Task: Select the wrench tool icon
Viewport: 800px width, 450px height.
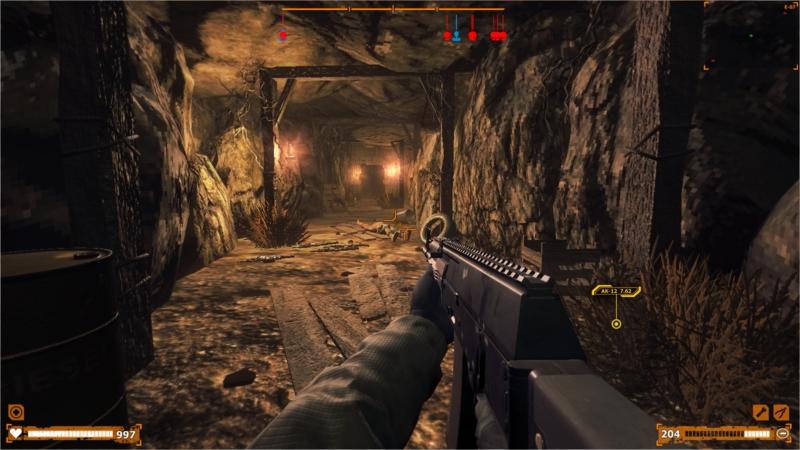Action: point(760,412)
